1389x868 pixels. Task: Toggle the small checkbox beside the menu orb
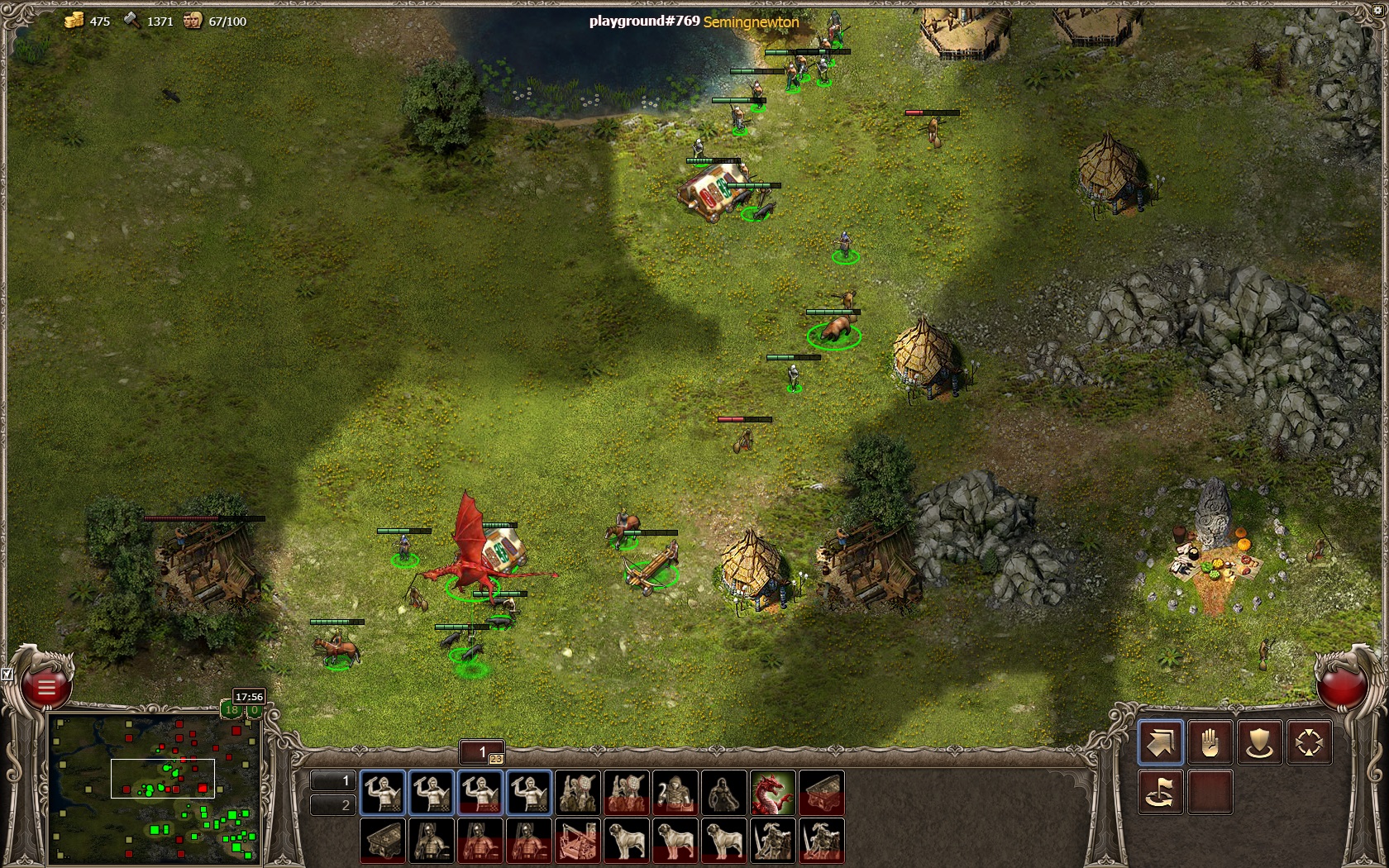pos(7,675)
